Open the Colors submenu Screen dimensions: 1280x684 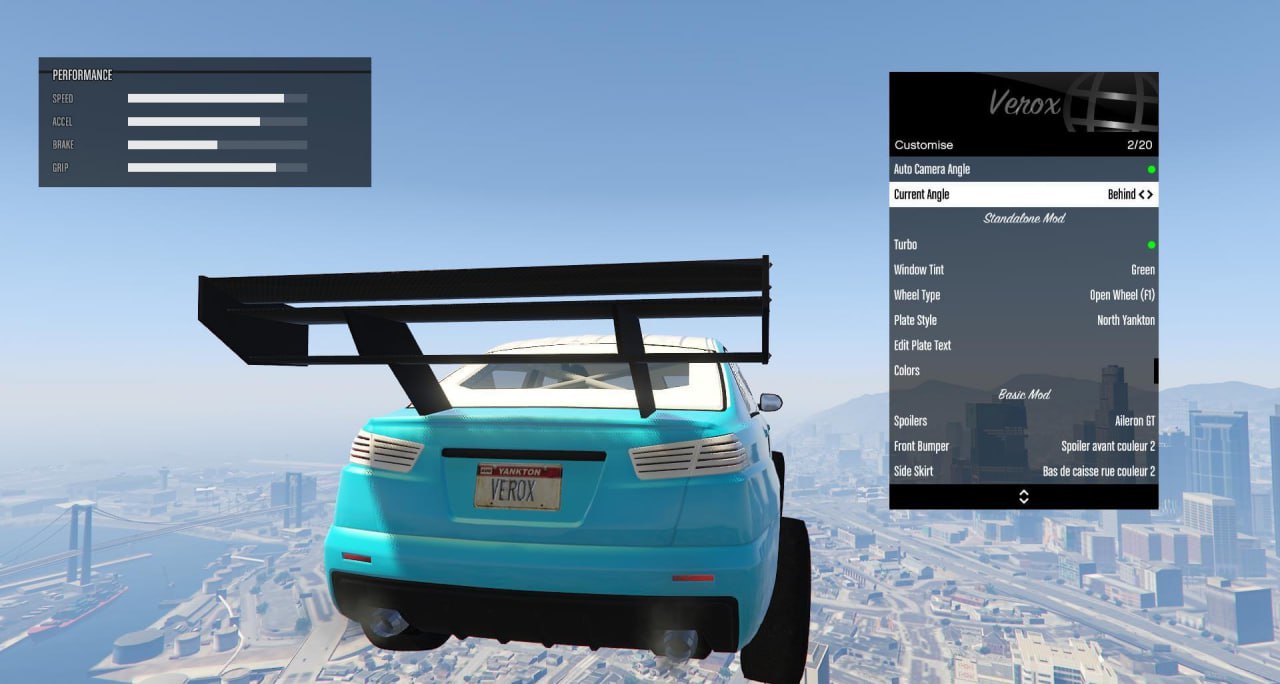pyautogui.click(x=1023, y=370)
